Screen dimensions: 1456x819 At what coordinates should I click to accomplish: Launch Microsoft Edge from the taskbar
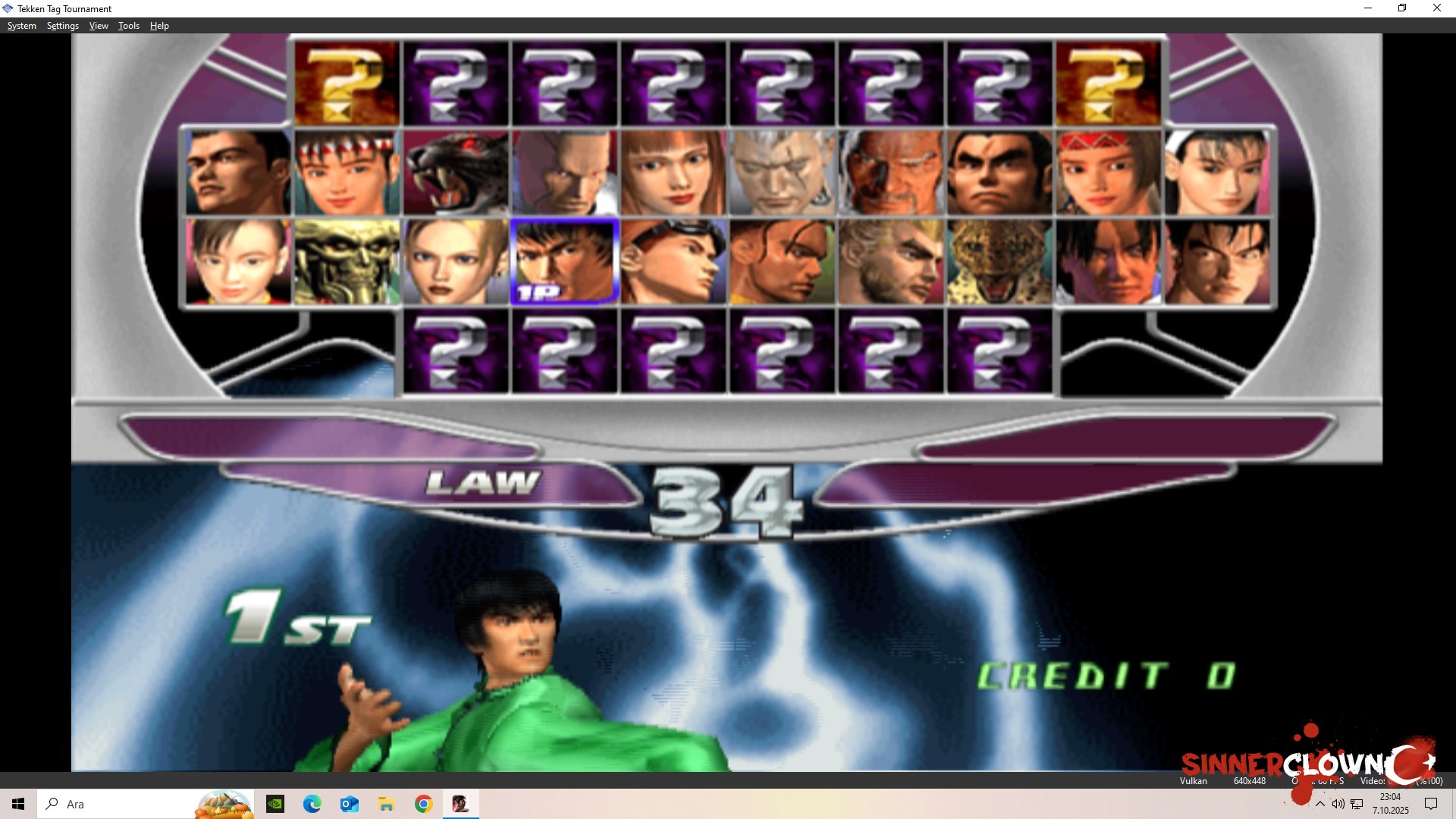[x=312, y=803]
